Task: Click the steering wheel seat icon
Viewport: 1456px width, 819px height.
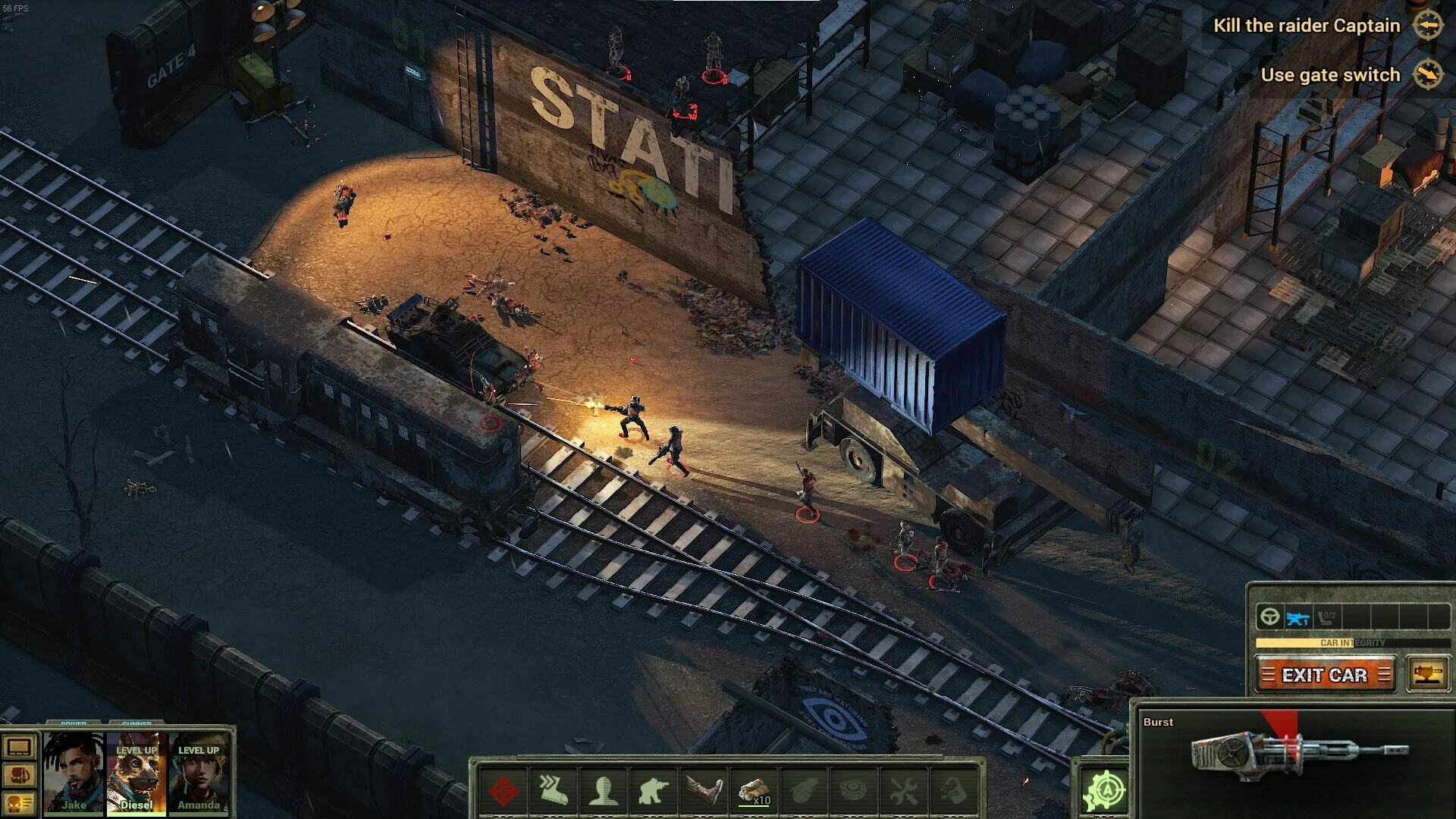Action: click(x=1270, y=617)
